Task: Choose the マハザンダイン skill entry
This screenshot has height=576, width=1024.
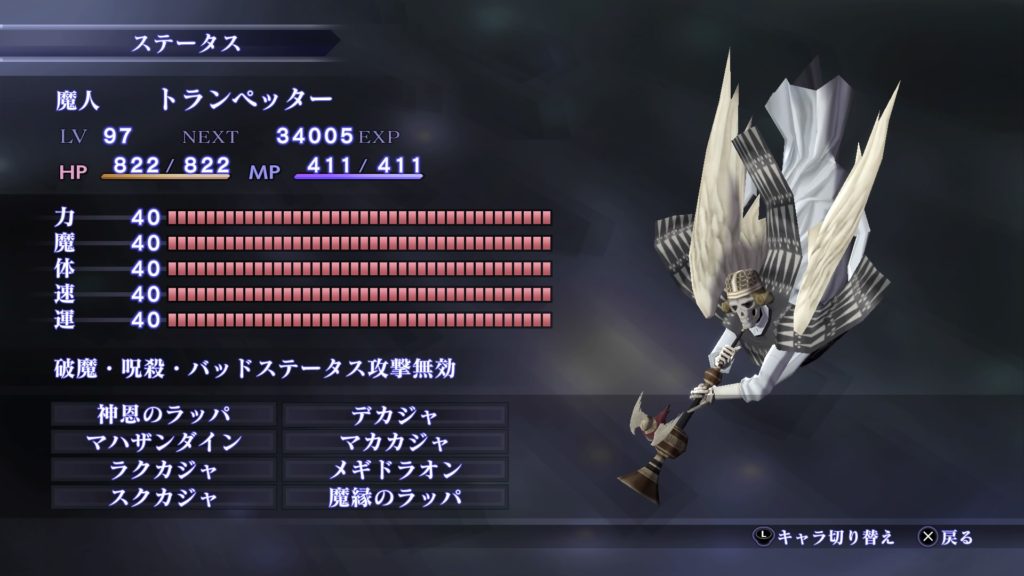Action: [162, 442]
